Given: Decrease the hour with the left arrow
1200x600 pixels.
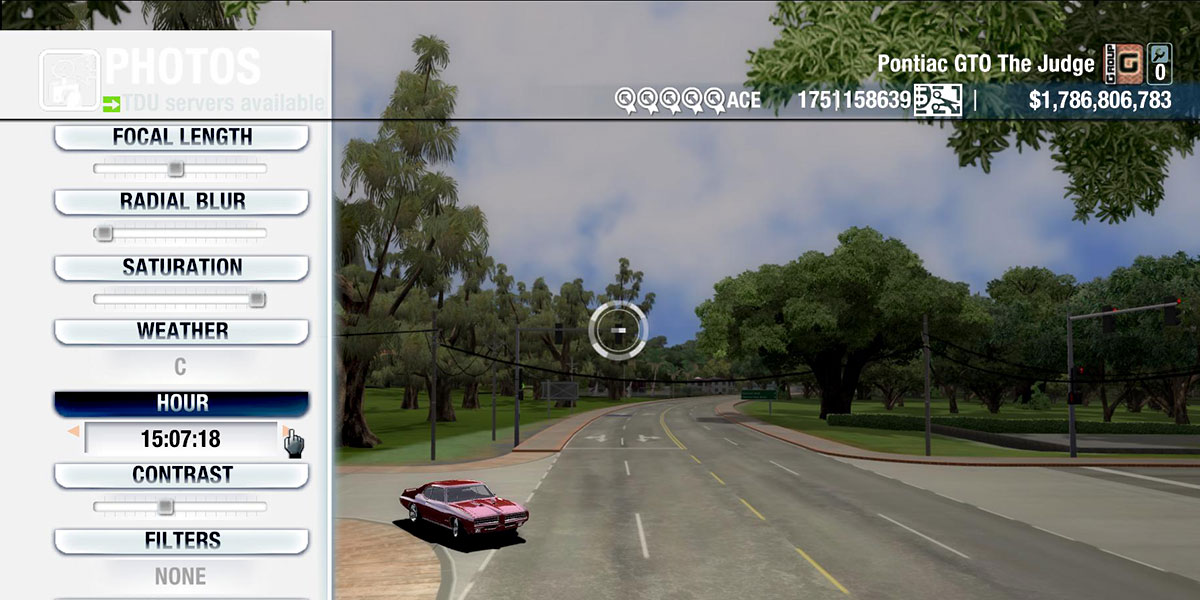Looking at the screenshot, I should click(x=73, y=432).
